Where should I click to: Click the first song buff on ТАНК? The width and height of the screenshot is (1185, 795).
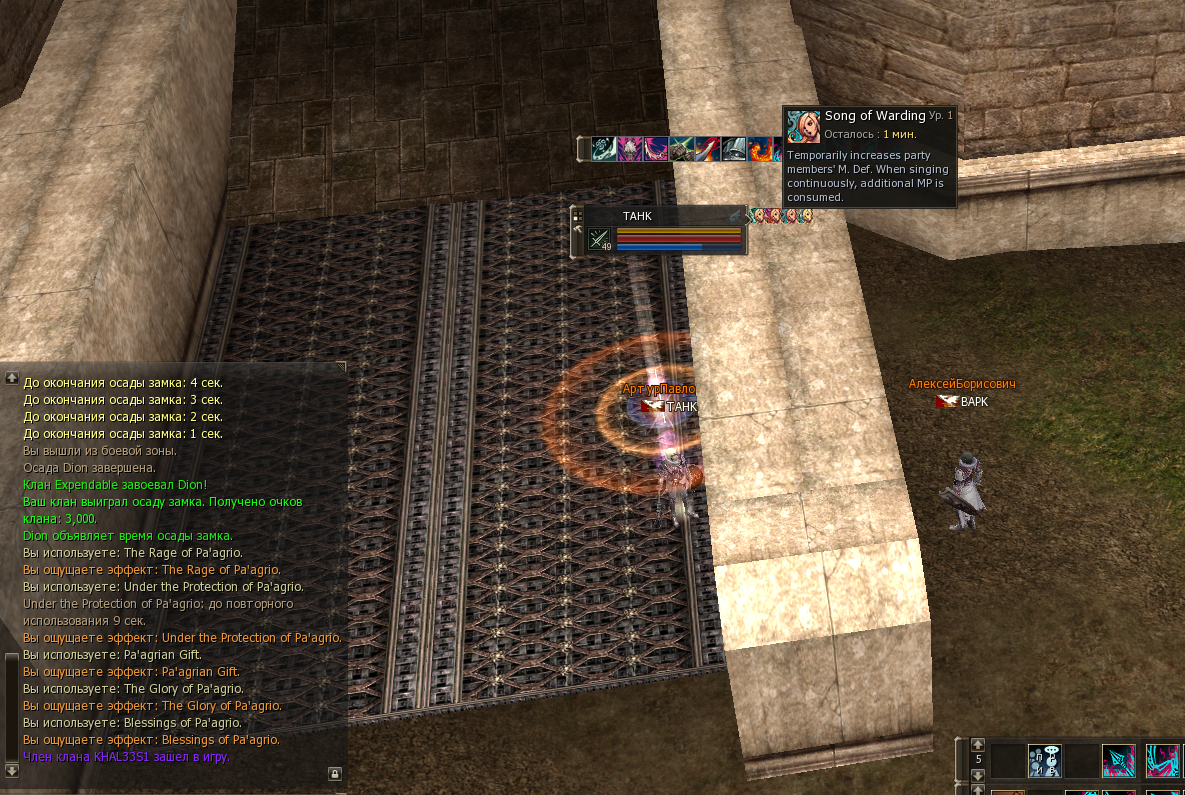758,216
